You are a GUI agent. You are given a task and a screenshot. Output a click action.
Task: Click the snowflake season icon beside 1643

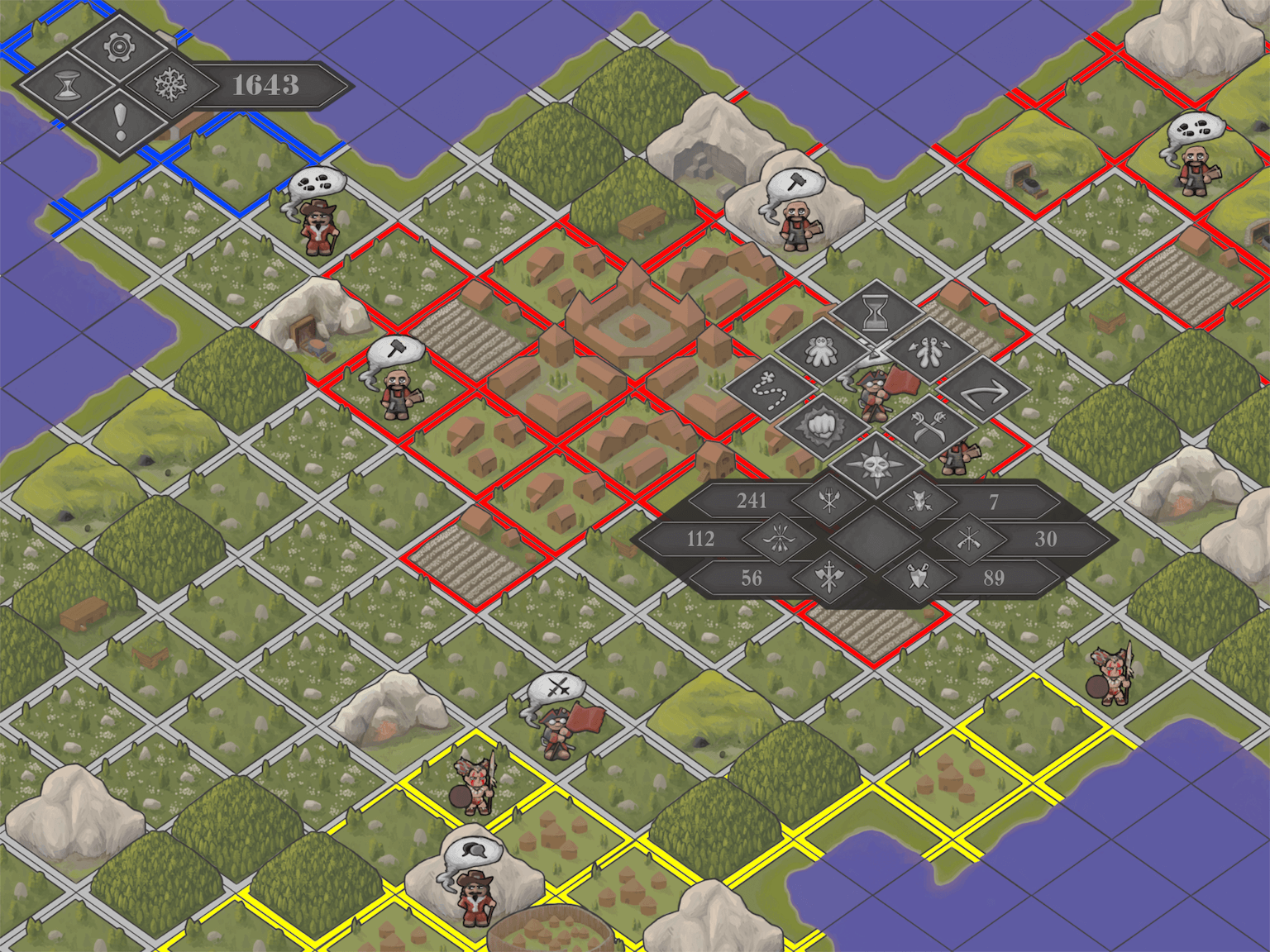click(170, 85)
